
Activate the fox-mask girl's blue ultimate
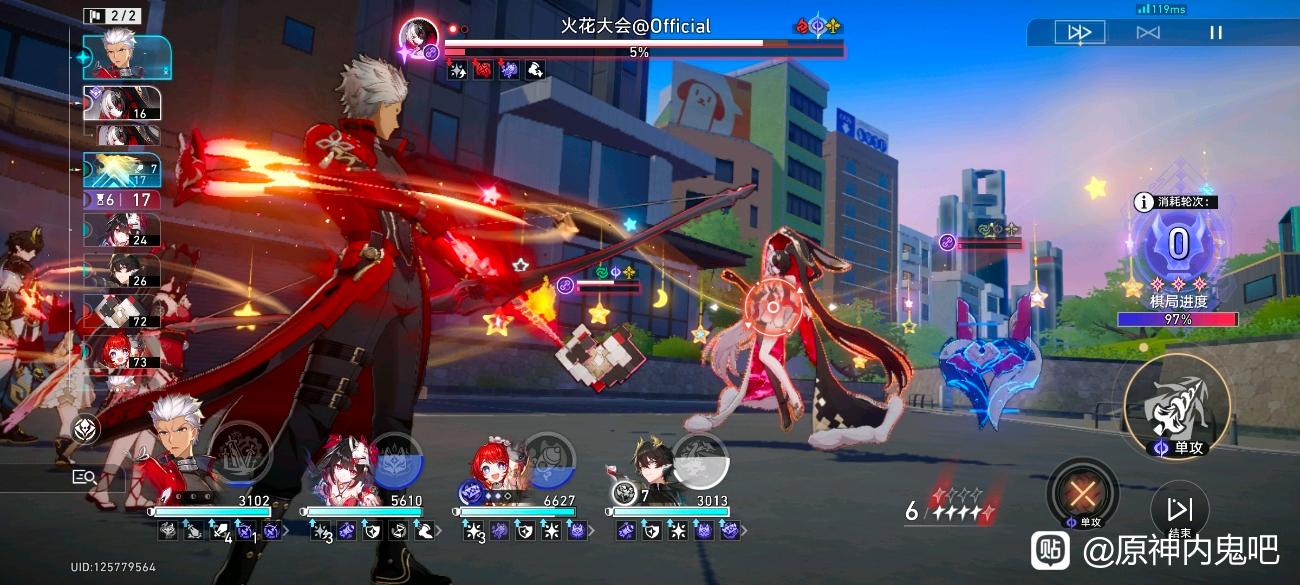(397, 459)
